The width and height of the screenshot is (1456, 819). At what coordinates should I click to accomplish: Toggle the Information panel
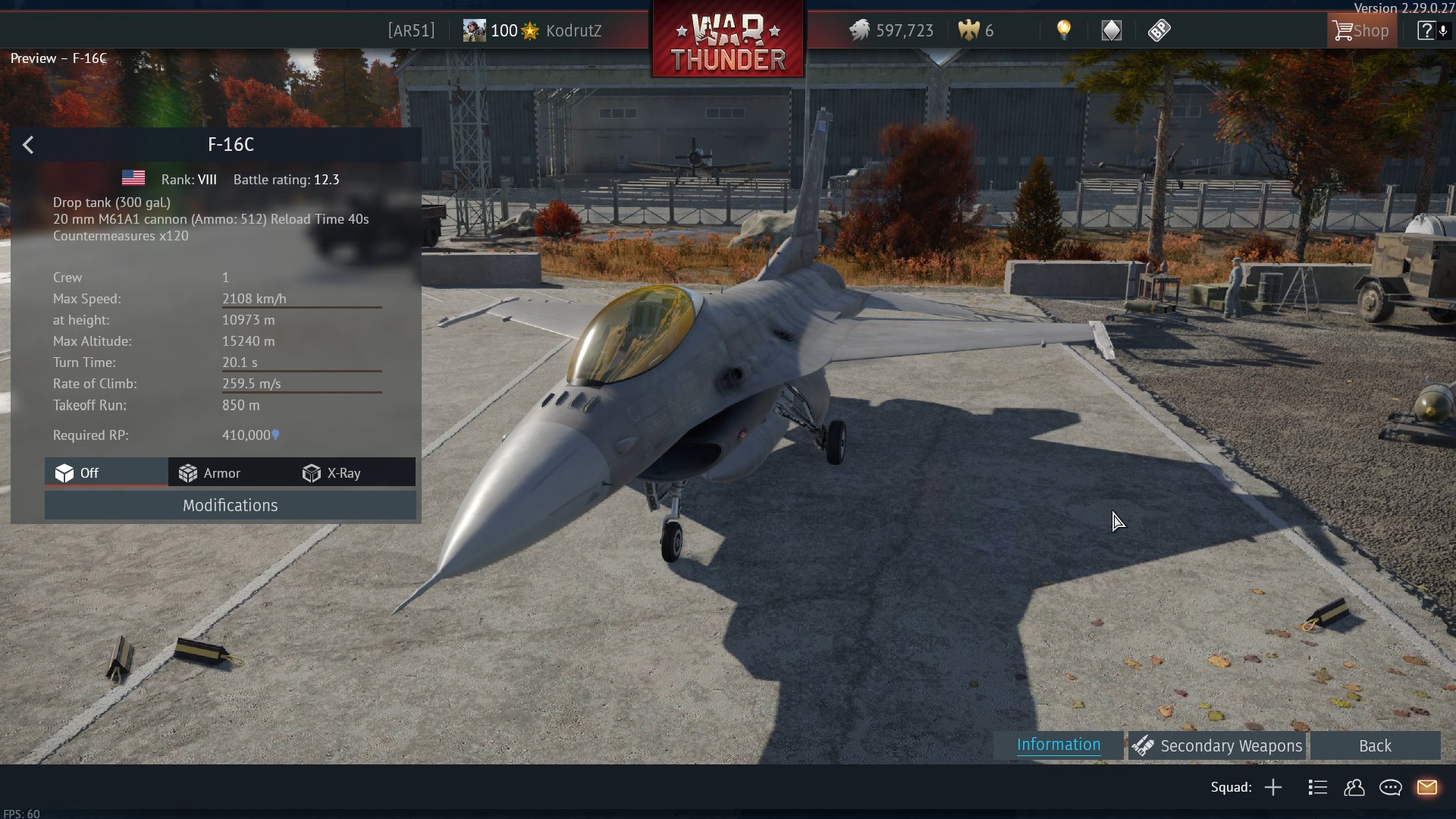tap(1058, 745)
